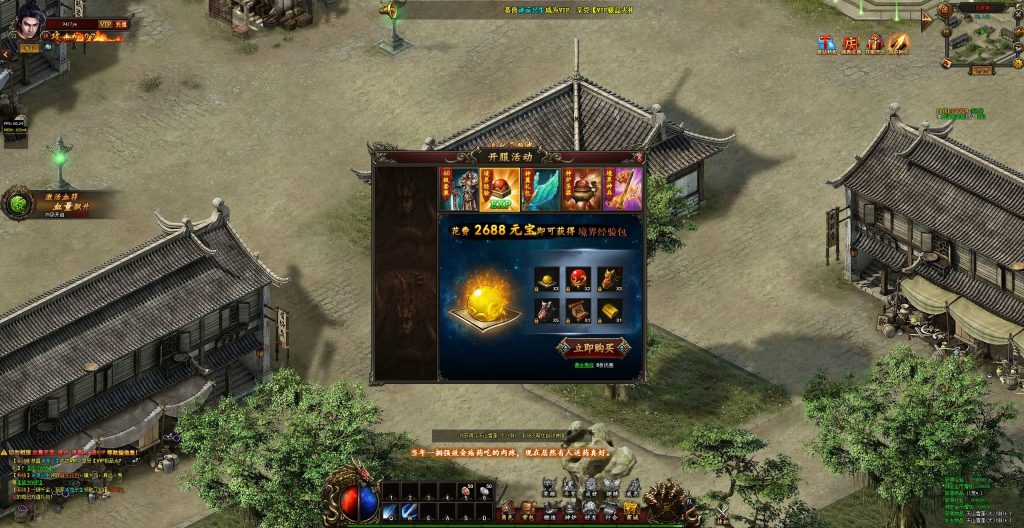1024x528 pixels.
Task: Close the 开服活动 event window
Action: (x=638, y=157)
